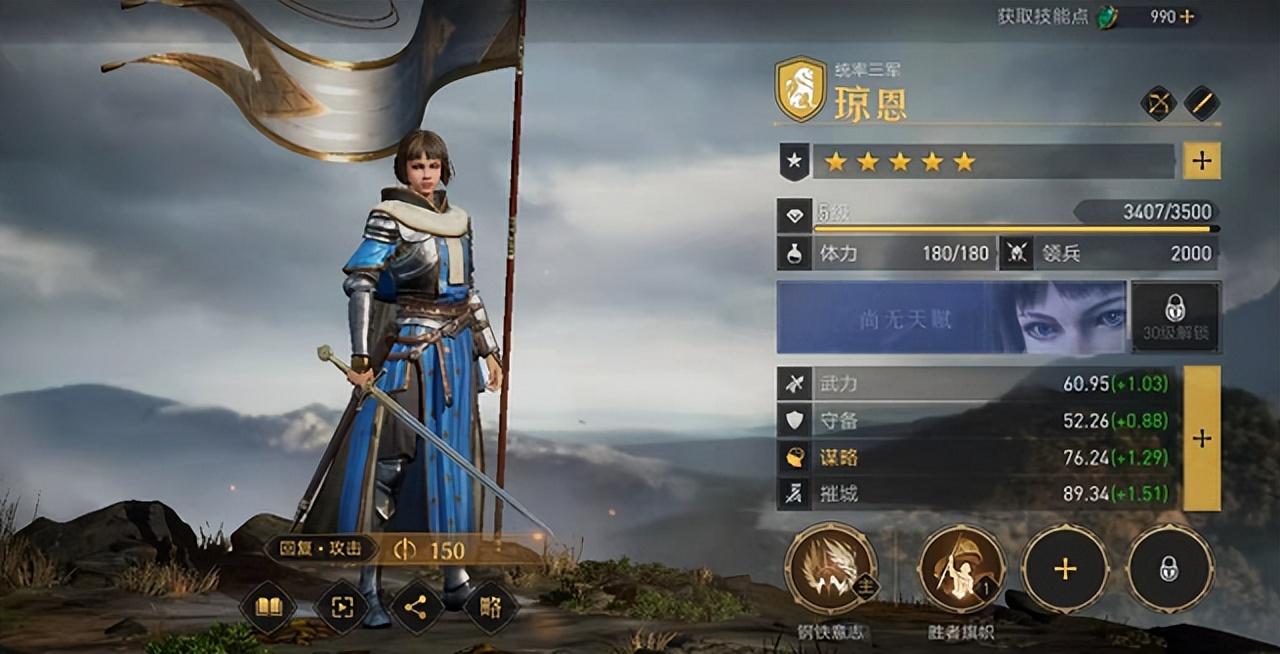Upgrade star rank with the yellow plus

[x=1201, y=161]
